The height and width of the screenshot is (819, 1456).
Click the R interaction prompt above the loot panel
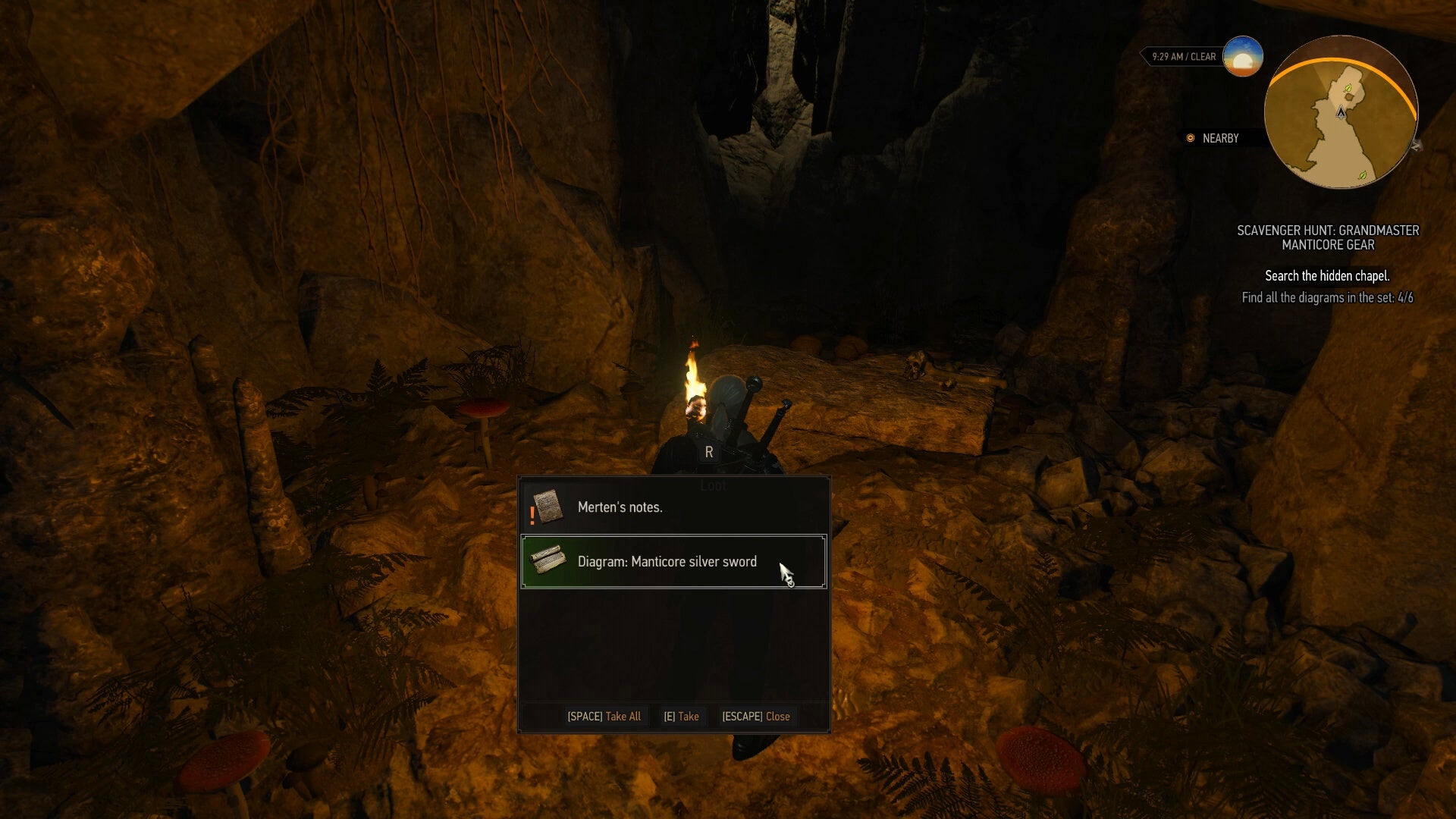(x=710, y=452)
